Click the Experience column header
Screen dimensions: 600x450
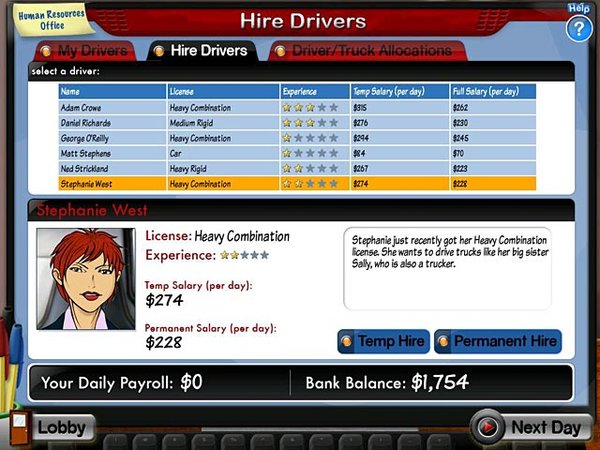click(315, 91)
